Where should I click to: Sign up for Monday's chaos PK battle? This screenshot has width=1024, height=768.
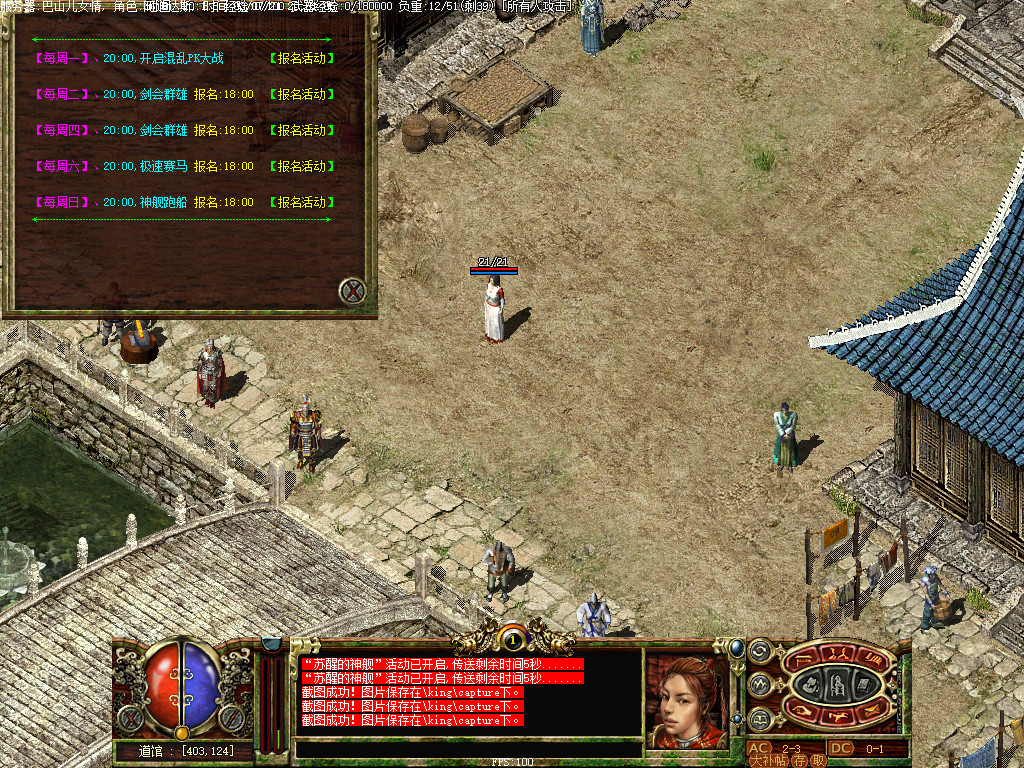pyautogui.click(x=302, y=58)
